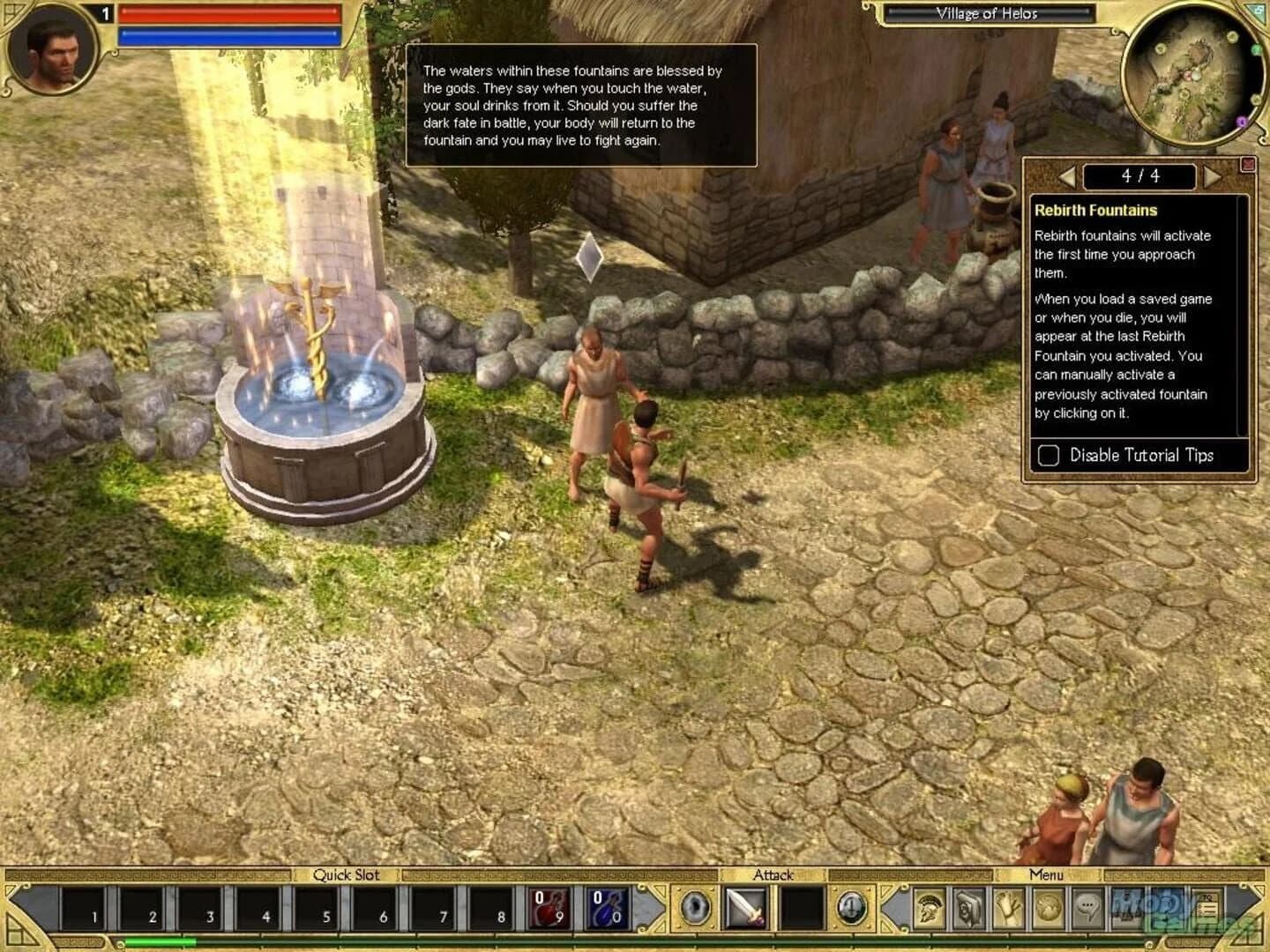The width and height of the screenshot is (1270, 952).
Task: Go back a tutorial page using the left arrow
Action: pyautogui.click(x=1069, y=176)
